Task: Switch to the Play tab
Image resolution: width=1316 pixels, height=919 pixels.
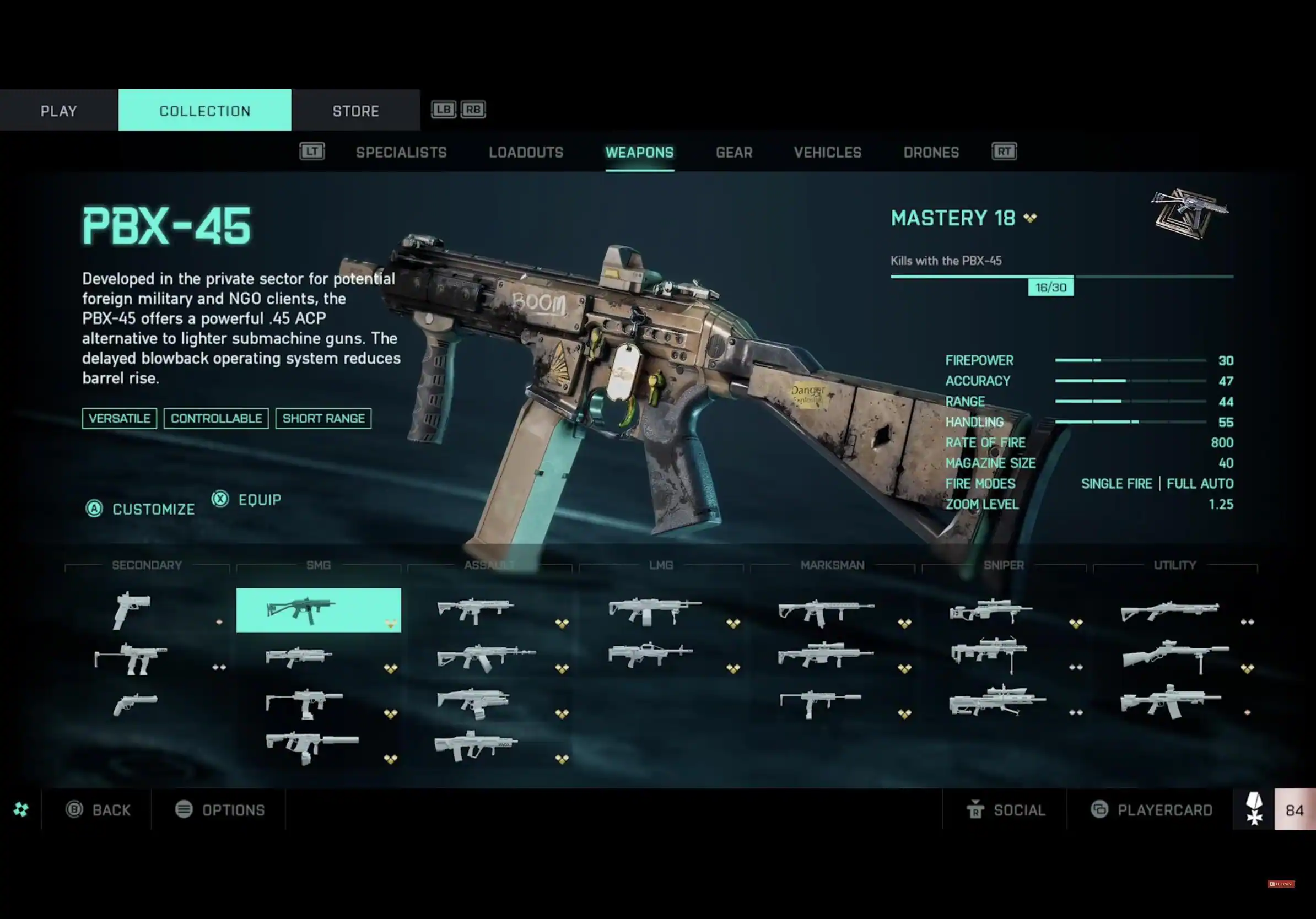Action: tap(58, 111)
